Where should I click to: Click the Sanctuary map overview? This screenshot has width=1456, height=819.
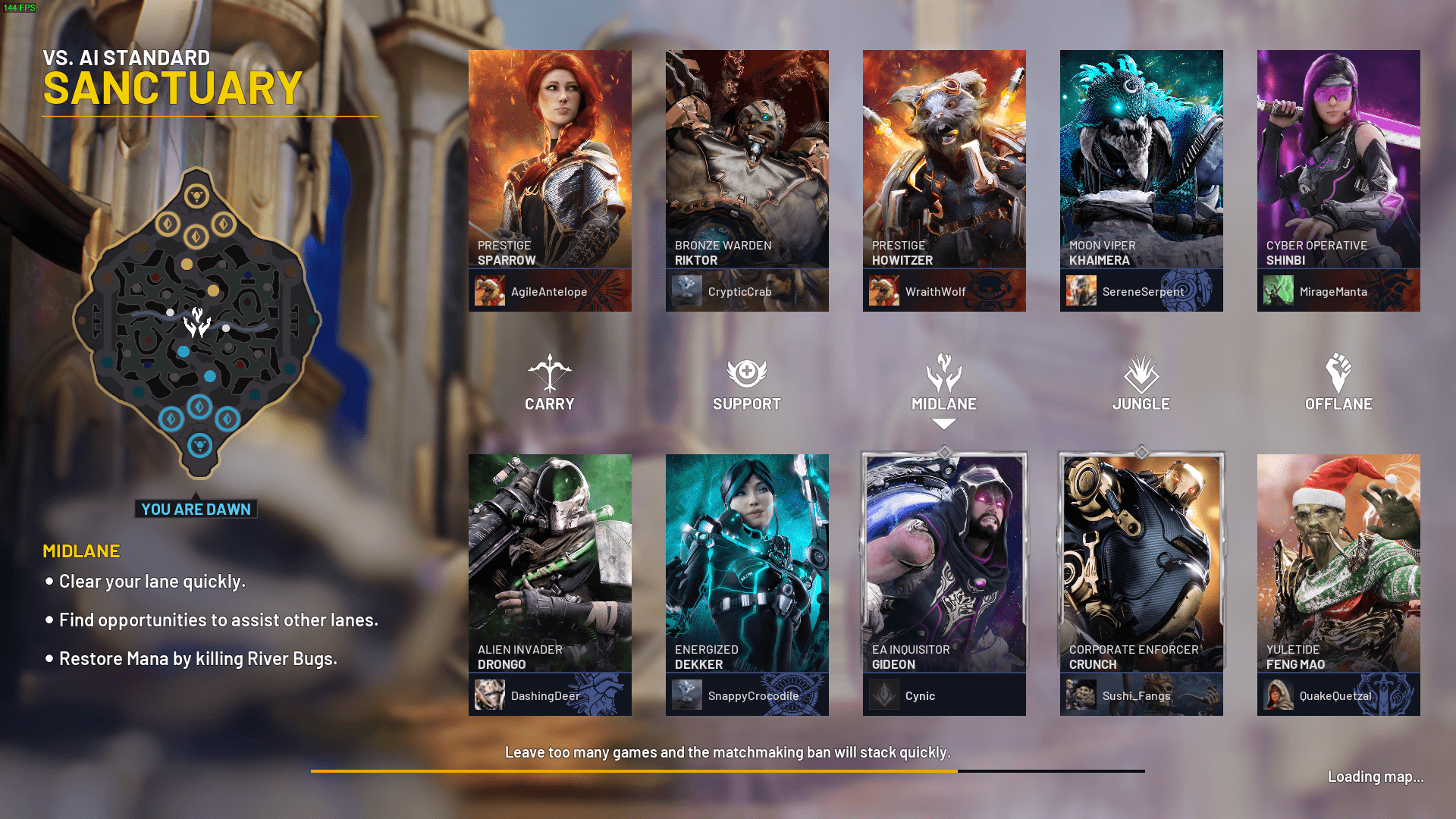197,322
